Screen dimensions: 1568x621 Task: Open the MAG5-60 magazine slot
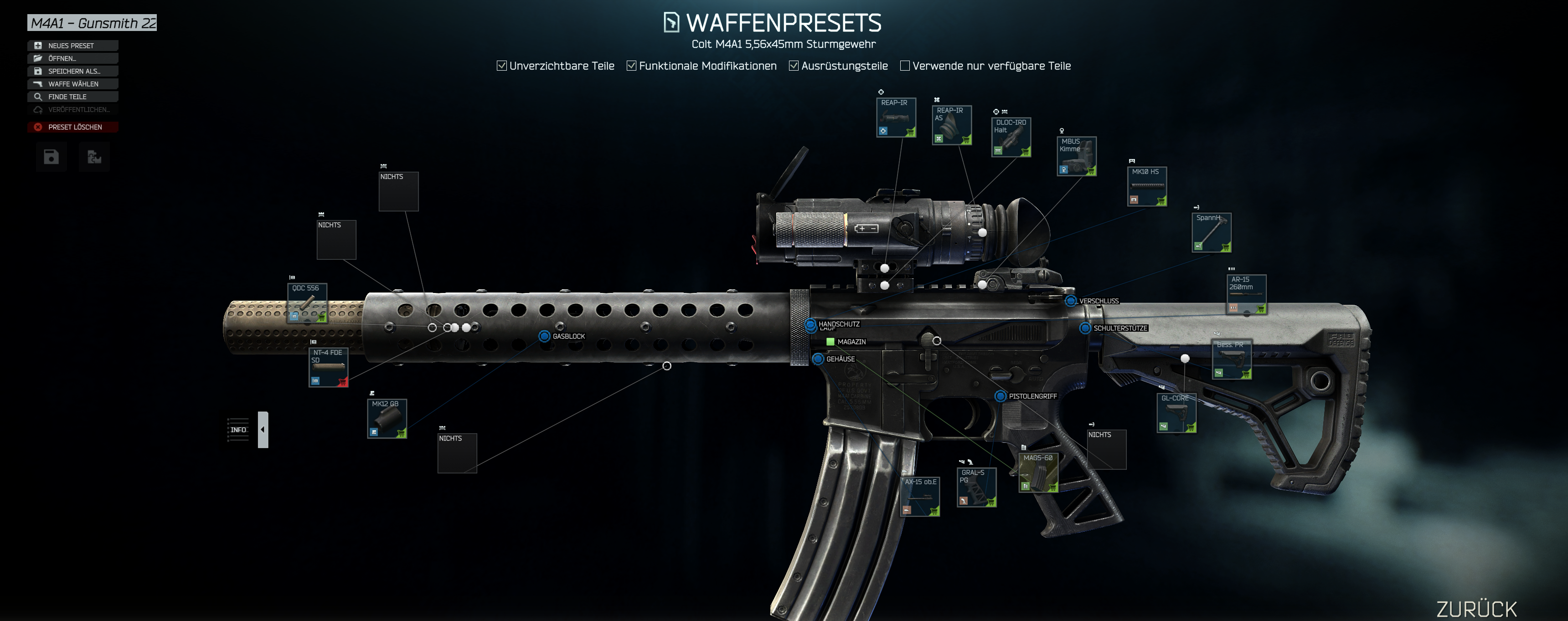[1038, 472]
